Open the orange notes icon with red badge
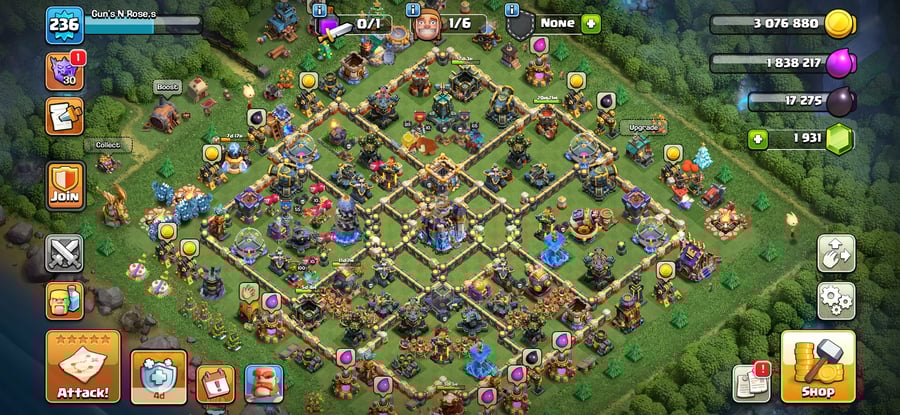The height and width of the screenshot is (415, 900). pos(65,116)
